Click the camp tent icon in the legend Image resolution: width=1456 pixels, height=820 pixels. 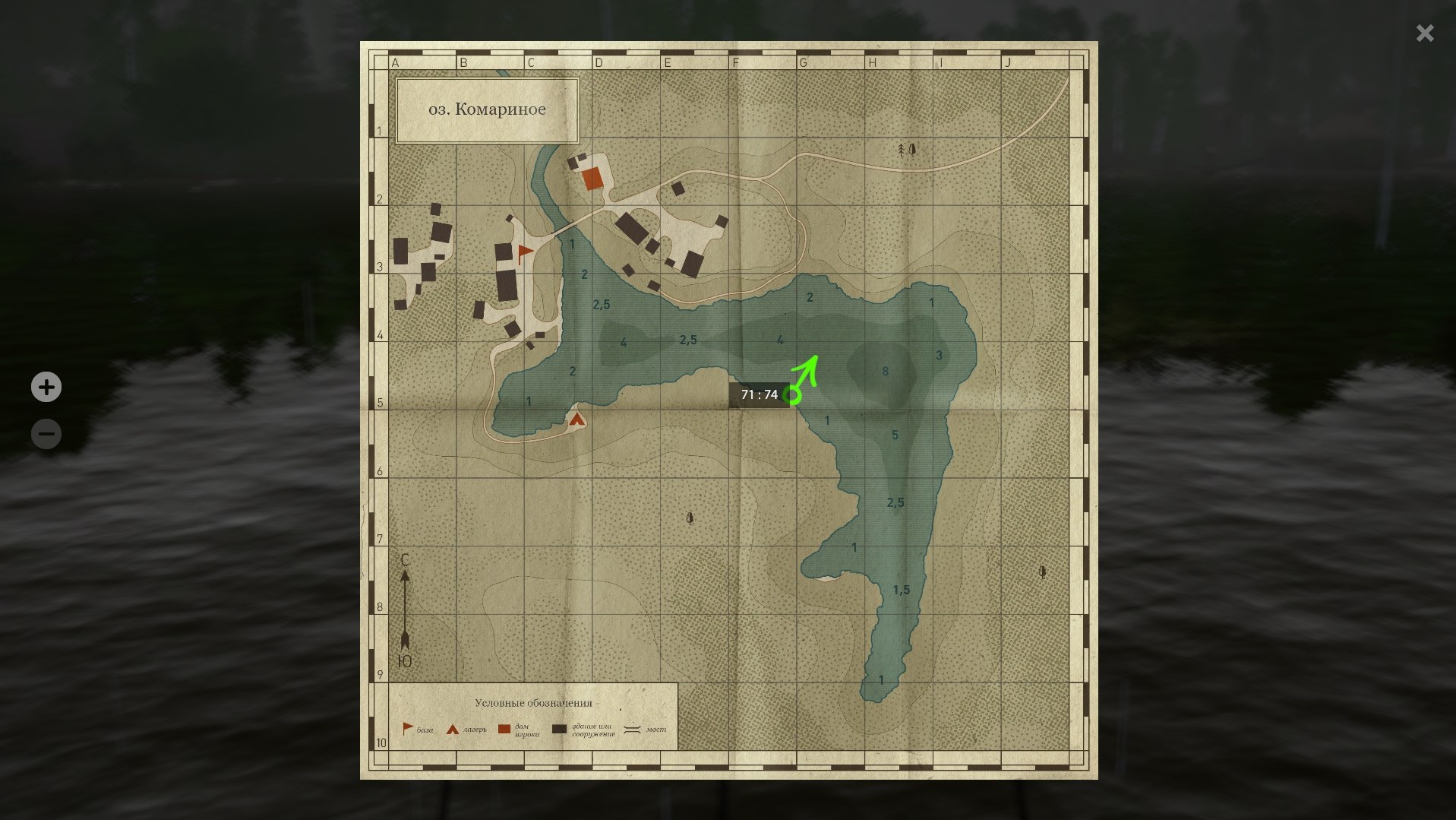[451, 727]
